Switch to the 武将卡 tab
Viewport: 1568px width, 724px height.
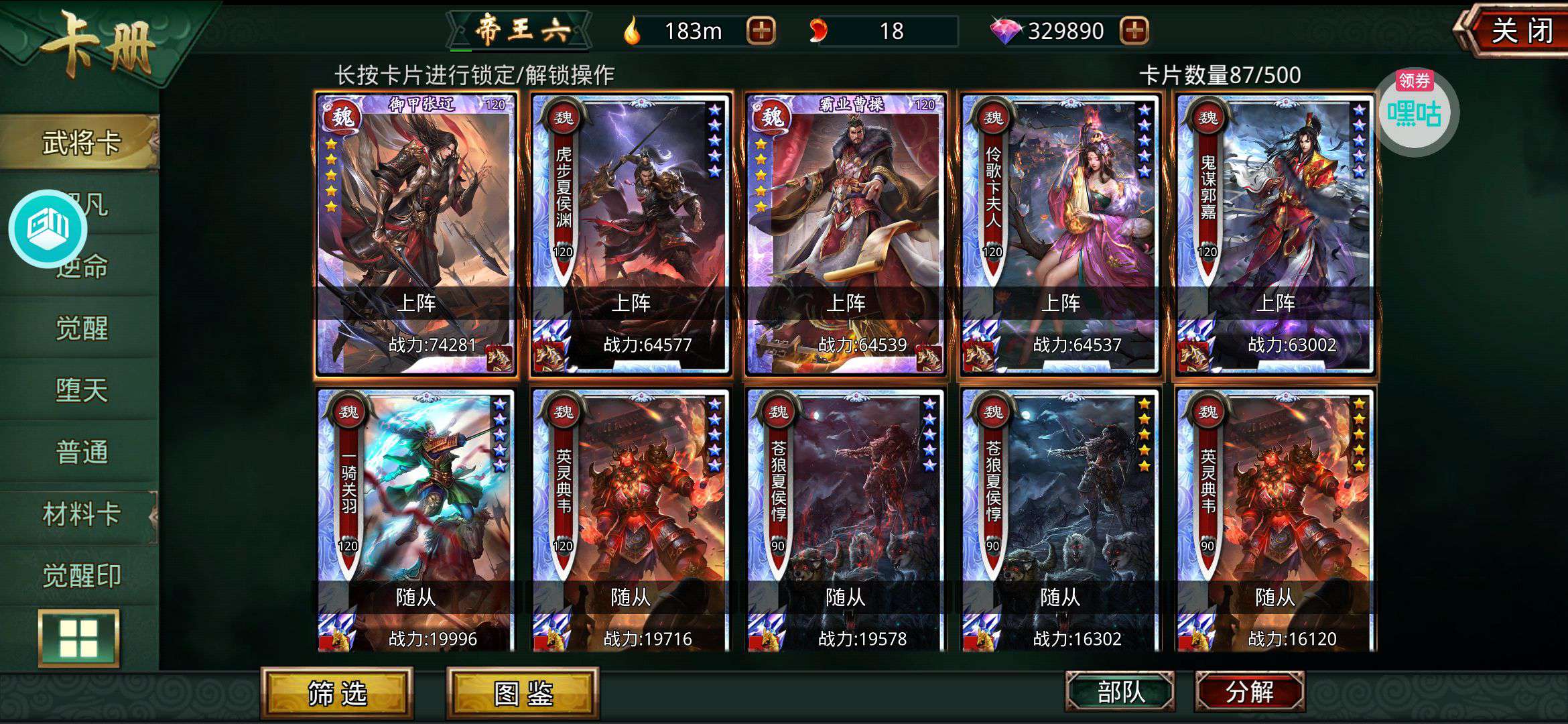click(80, 142)
